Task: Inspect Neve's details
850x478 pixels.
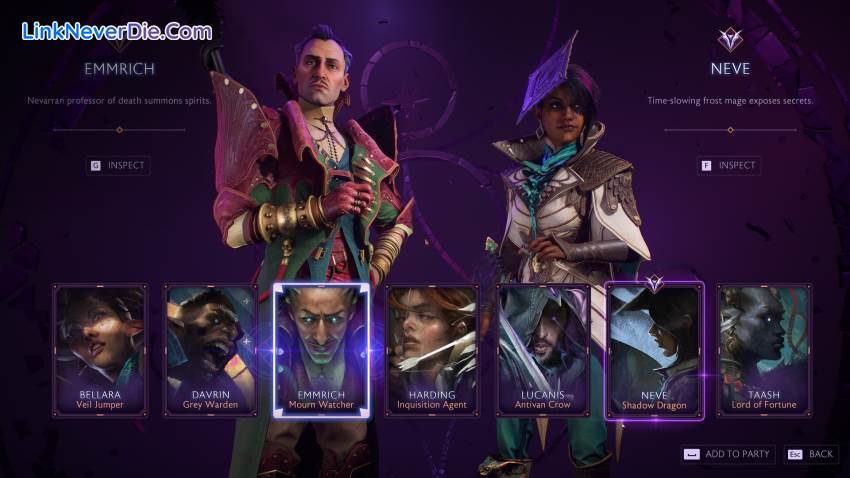Action: pos(728,165)
